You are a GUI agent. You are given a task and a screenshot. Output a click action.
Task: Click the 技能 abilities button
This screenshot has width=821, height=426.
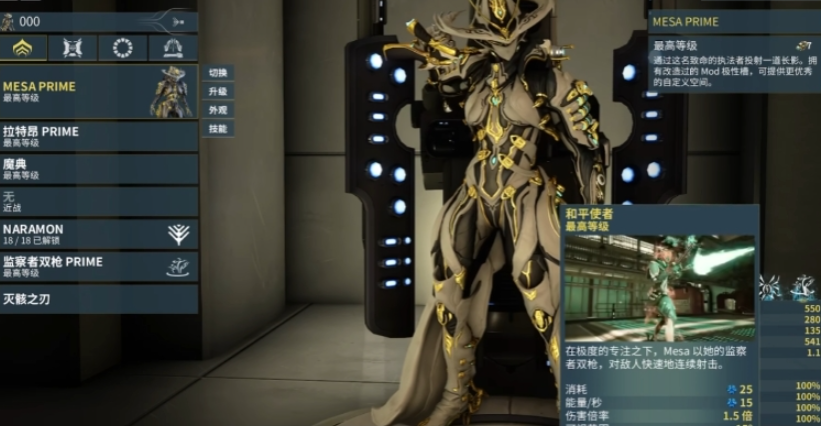(x=217, y=129)
